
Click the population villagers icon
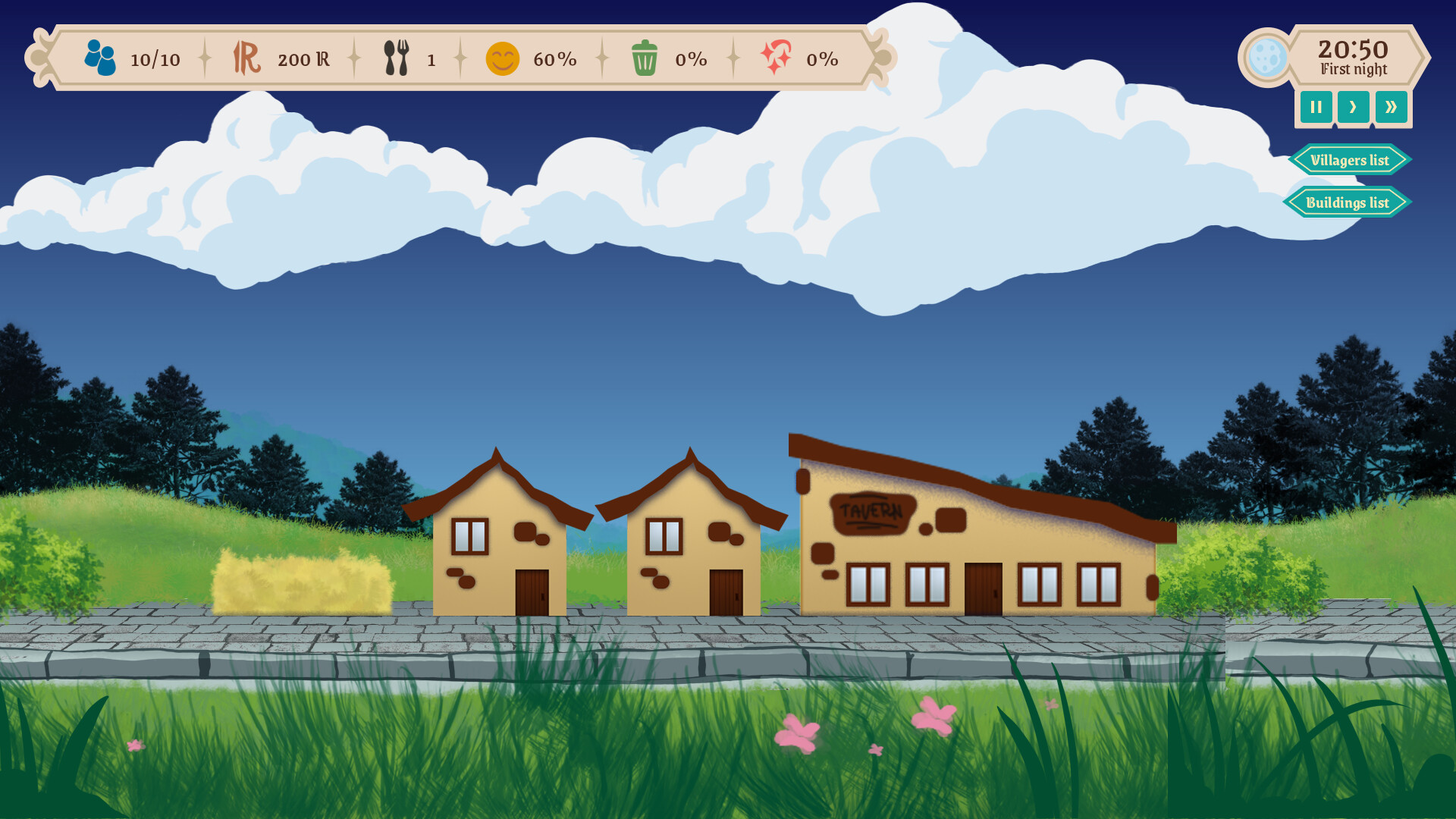coord(100,57)
